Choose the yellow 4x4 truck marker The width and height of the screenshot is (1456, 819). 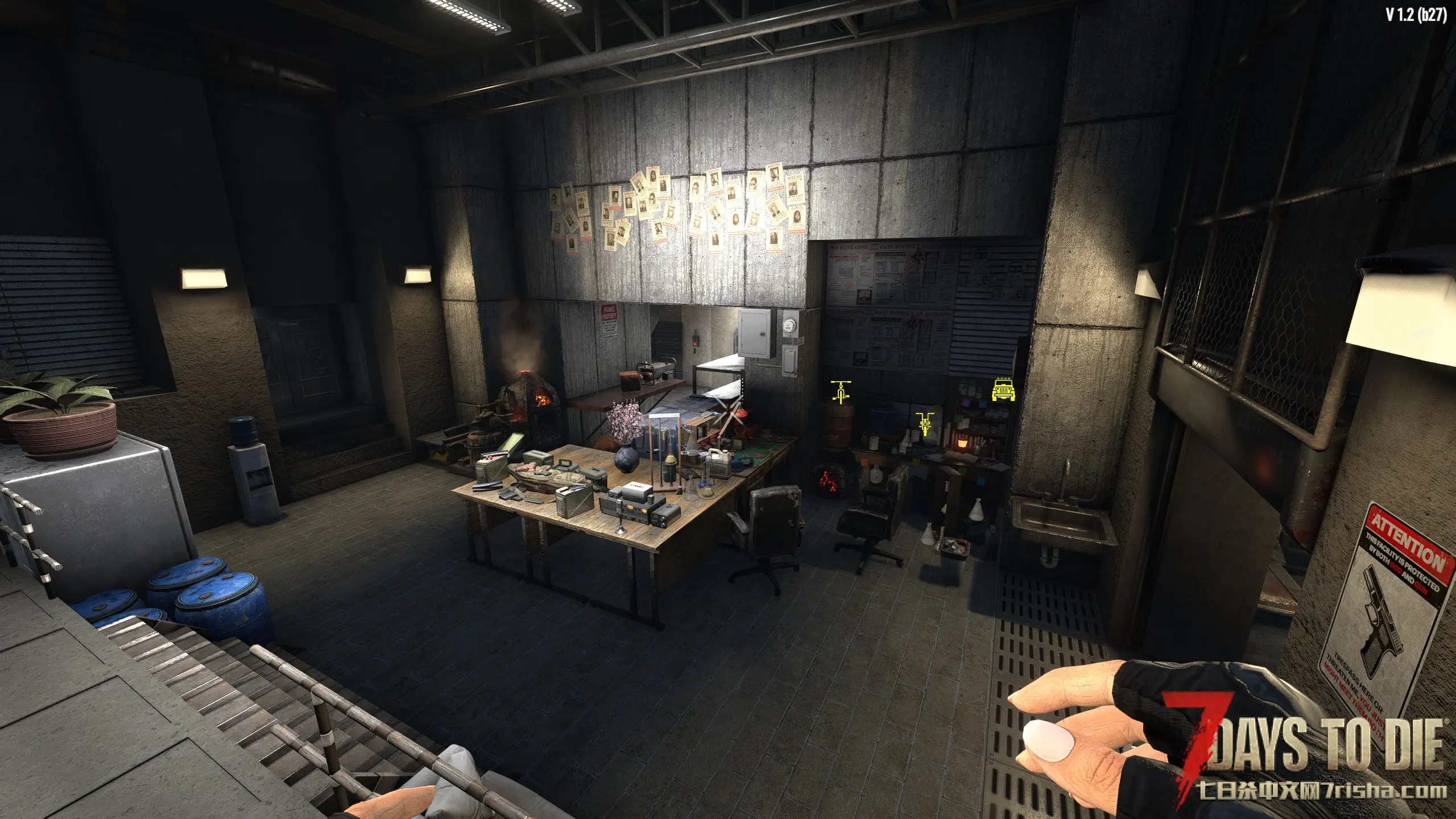[1003, 390]
